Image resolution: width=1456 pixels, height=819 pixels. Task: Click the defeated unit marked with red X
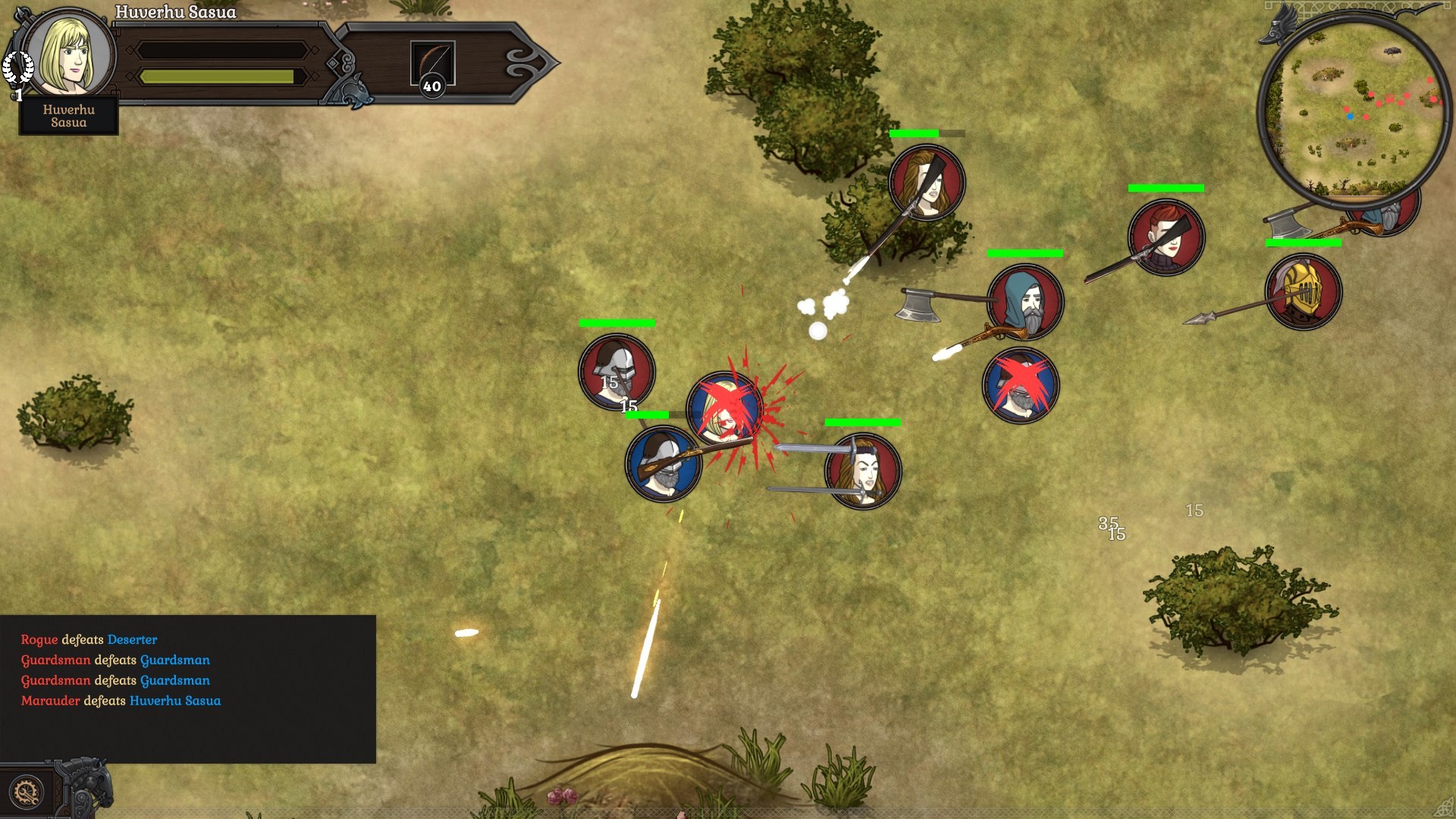pos(1021,385)
